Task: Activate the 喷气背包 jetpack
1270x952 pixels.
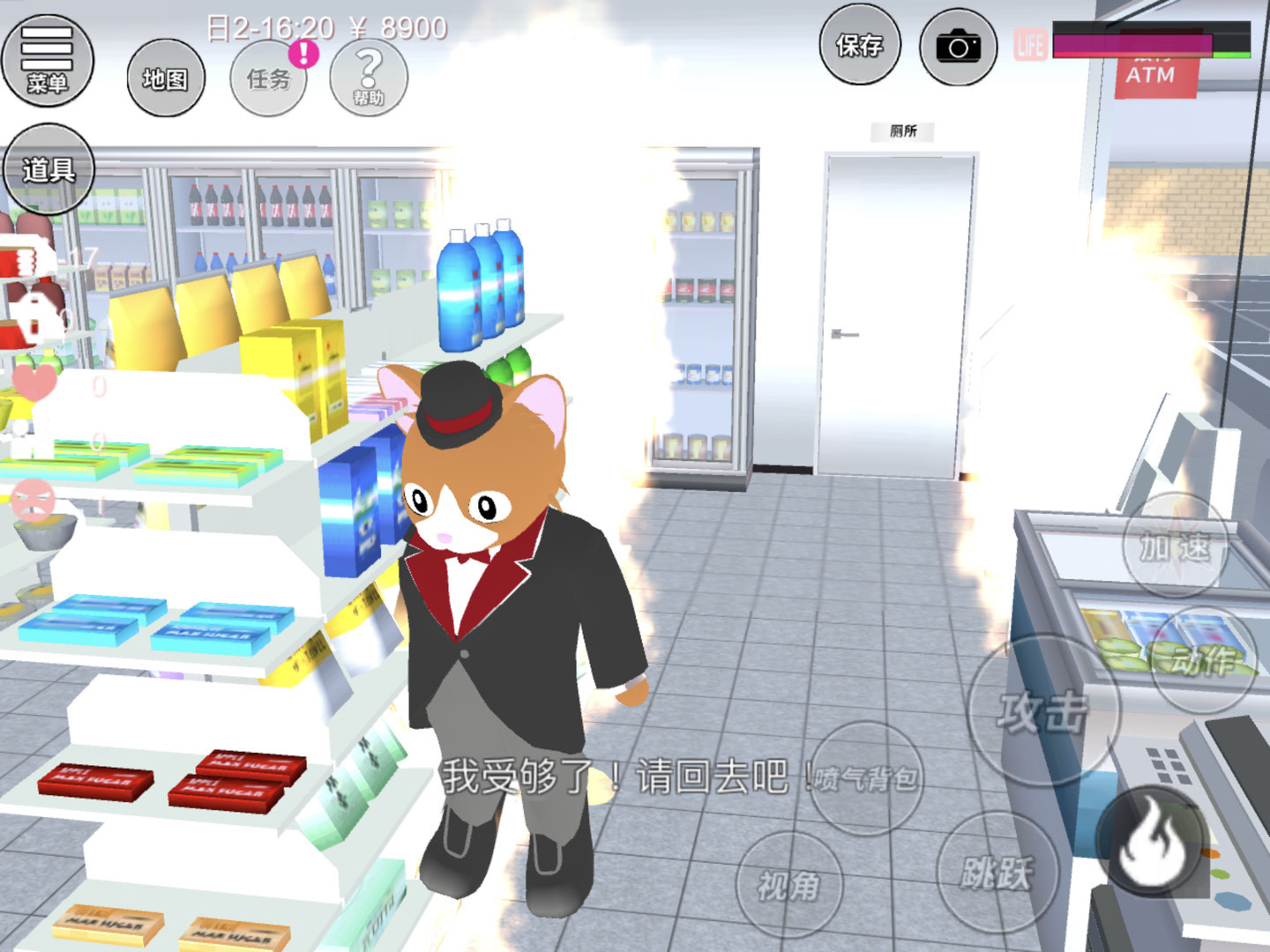Action: click(x=866, y=778)
